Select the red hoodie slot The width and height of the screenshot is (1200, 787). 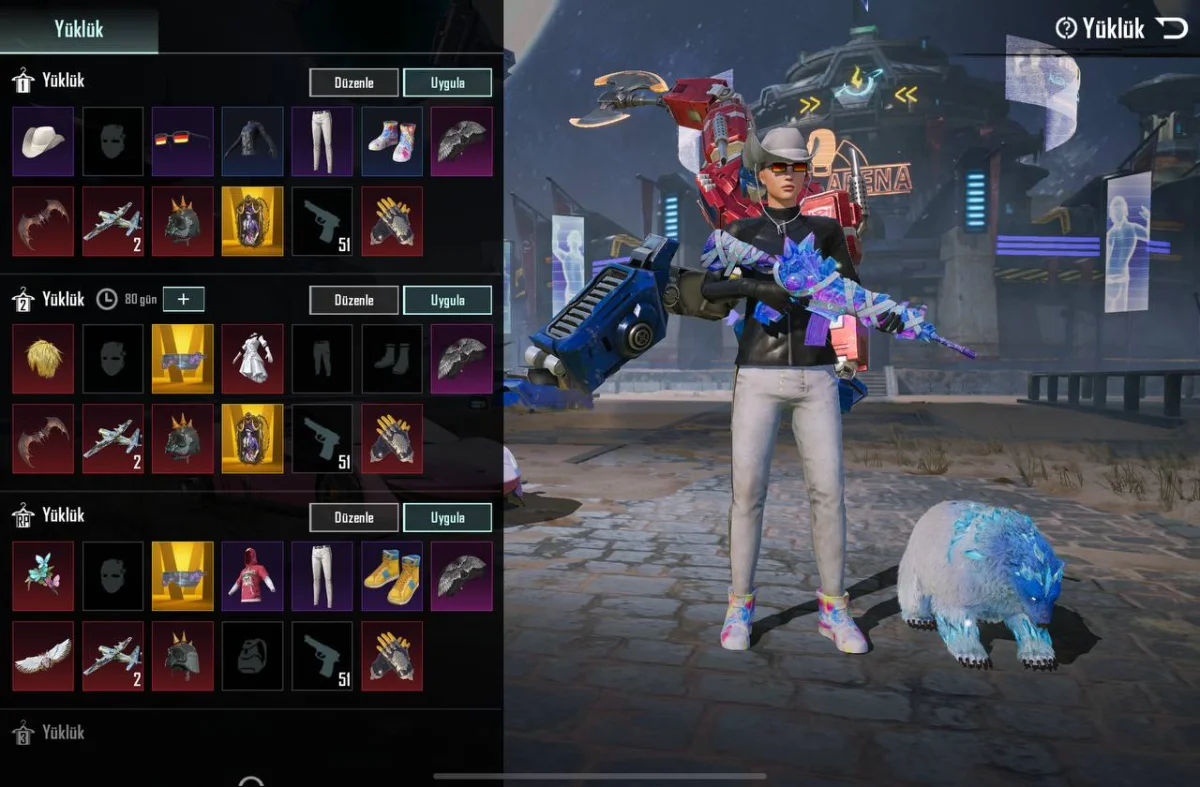[x=252, y=576]
